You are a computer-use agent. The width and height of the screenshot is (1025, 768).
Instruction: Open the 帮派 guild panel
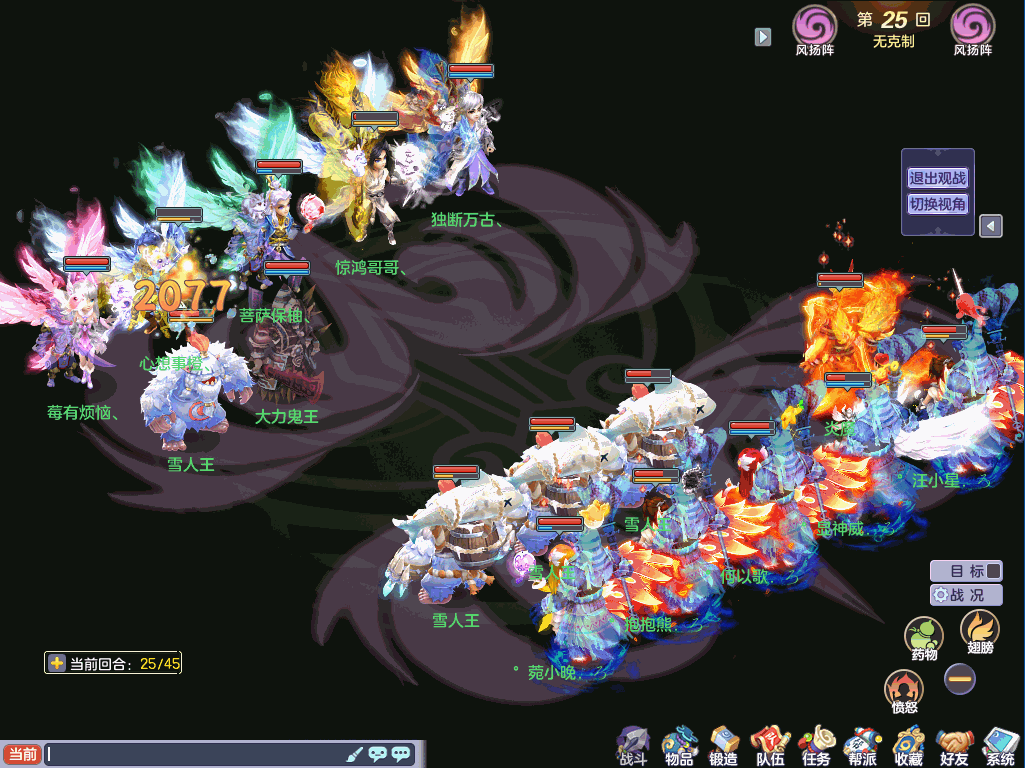(862, 746)
